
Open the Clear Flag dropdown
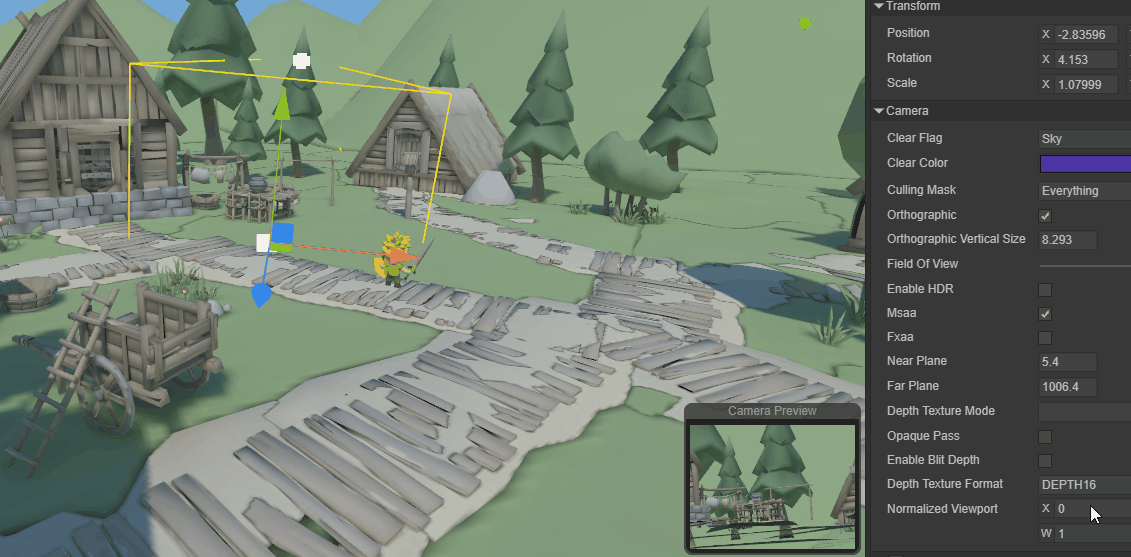pos(1085,139)
